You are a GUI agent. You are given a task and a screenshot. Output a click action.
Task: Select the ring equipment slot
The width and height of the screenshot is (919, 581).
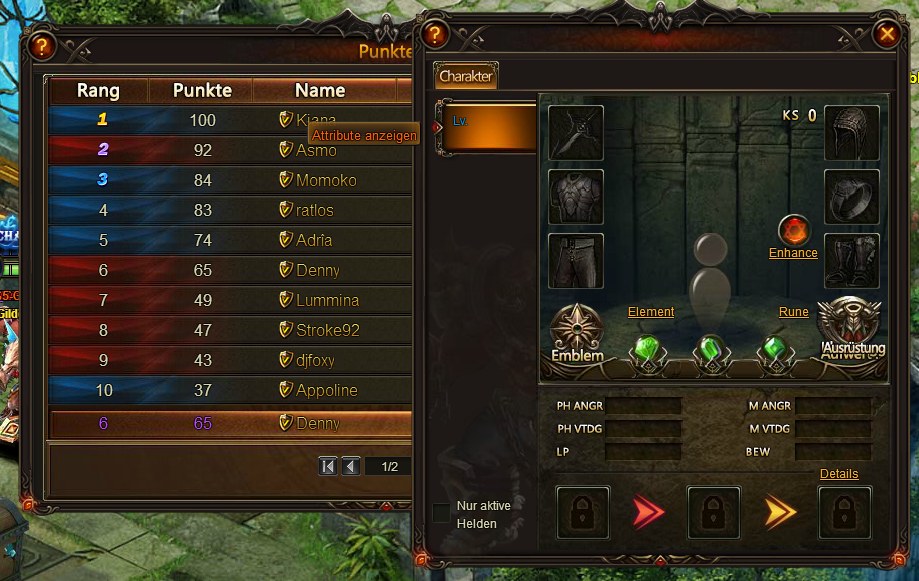[x=852, y=197]
